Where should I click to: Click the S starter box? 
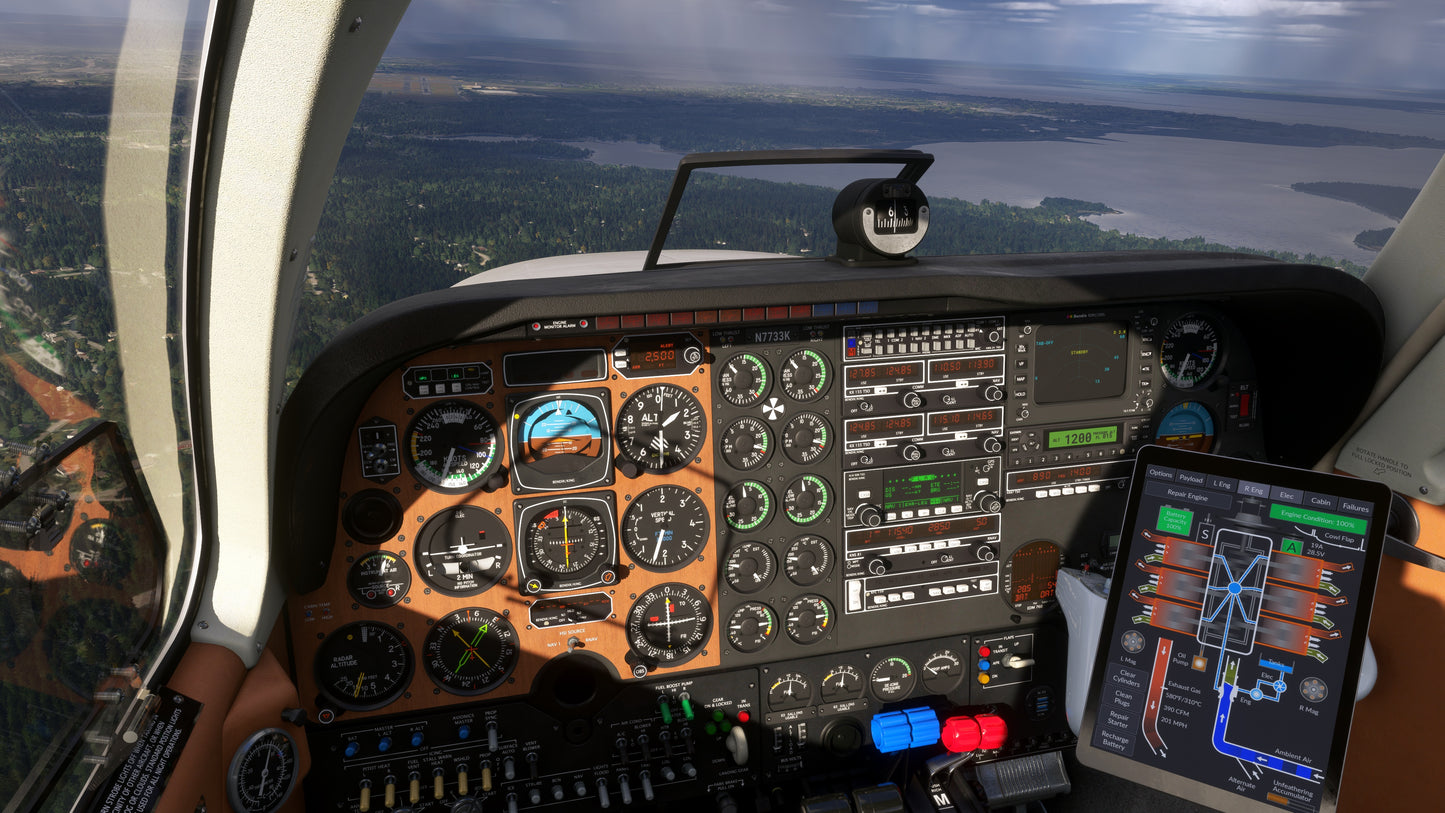(x=1205, y=534)
